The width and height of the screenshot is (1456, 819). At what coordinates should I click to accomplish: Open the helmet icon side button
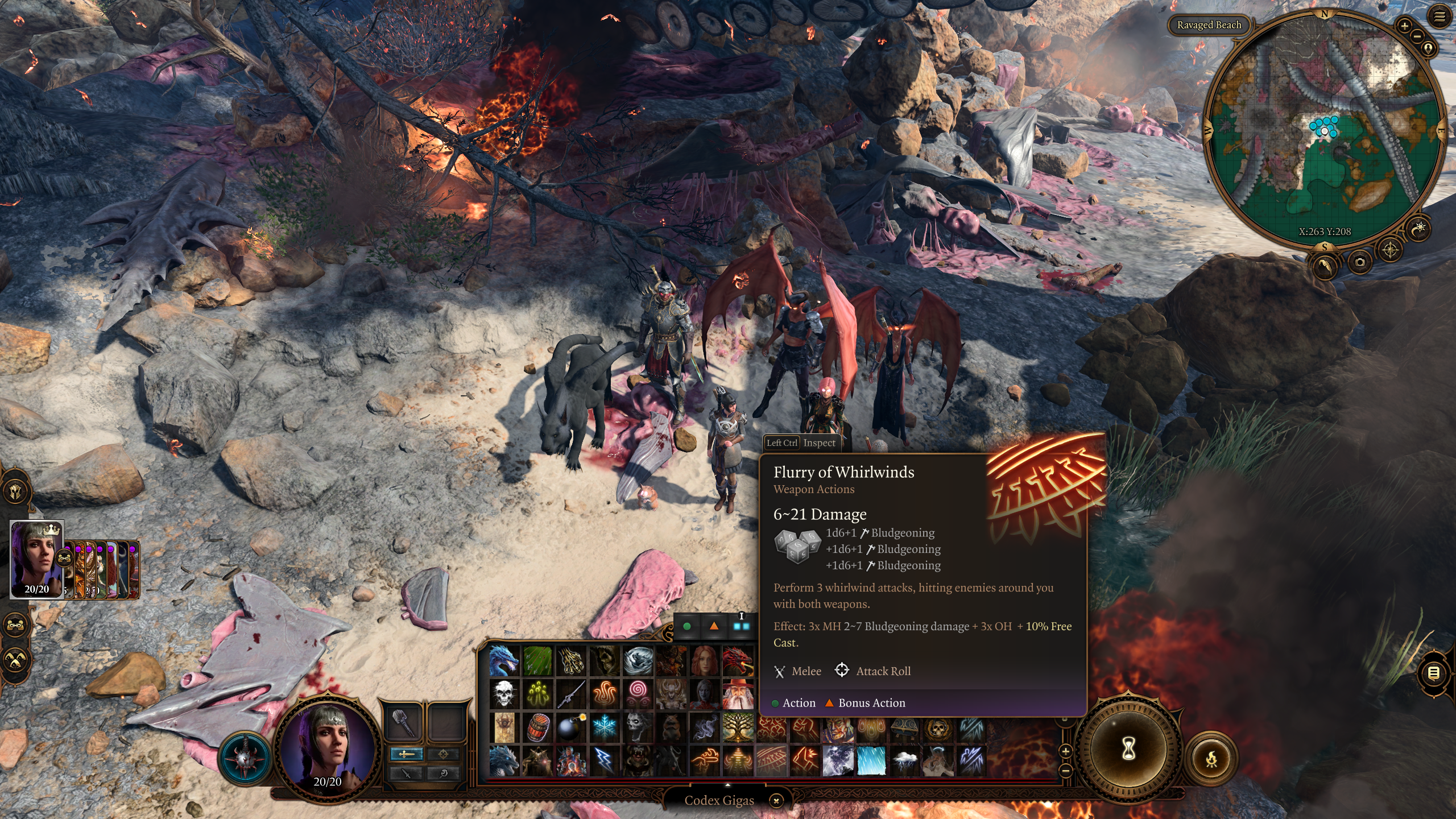(15, 490)
